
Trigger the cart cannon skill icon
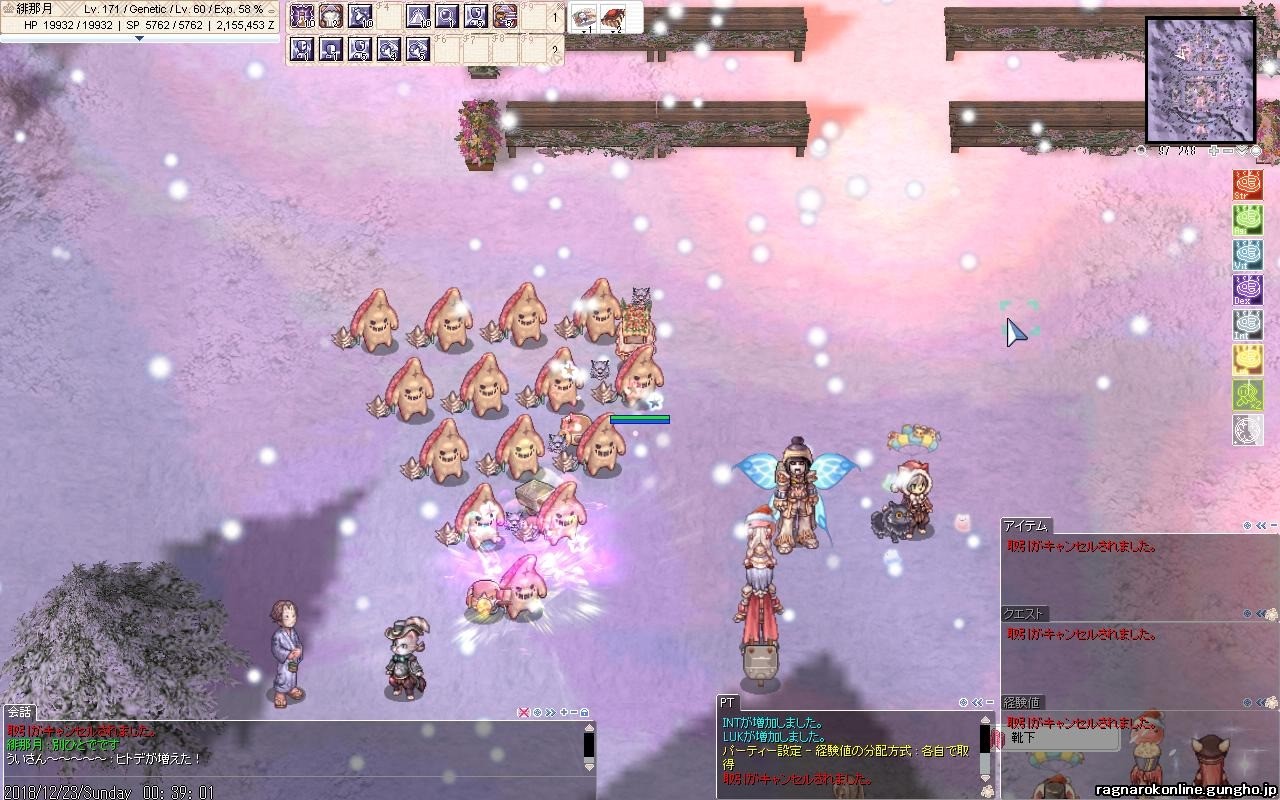point(505,16)
